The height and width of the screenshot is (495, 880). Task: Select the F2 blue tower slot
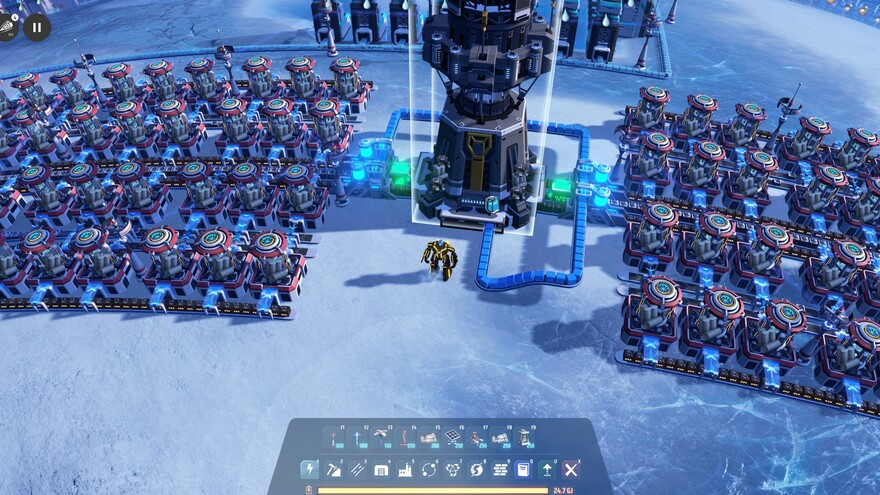click(358, 438)
